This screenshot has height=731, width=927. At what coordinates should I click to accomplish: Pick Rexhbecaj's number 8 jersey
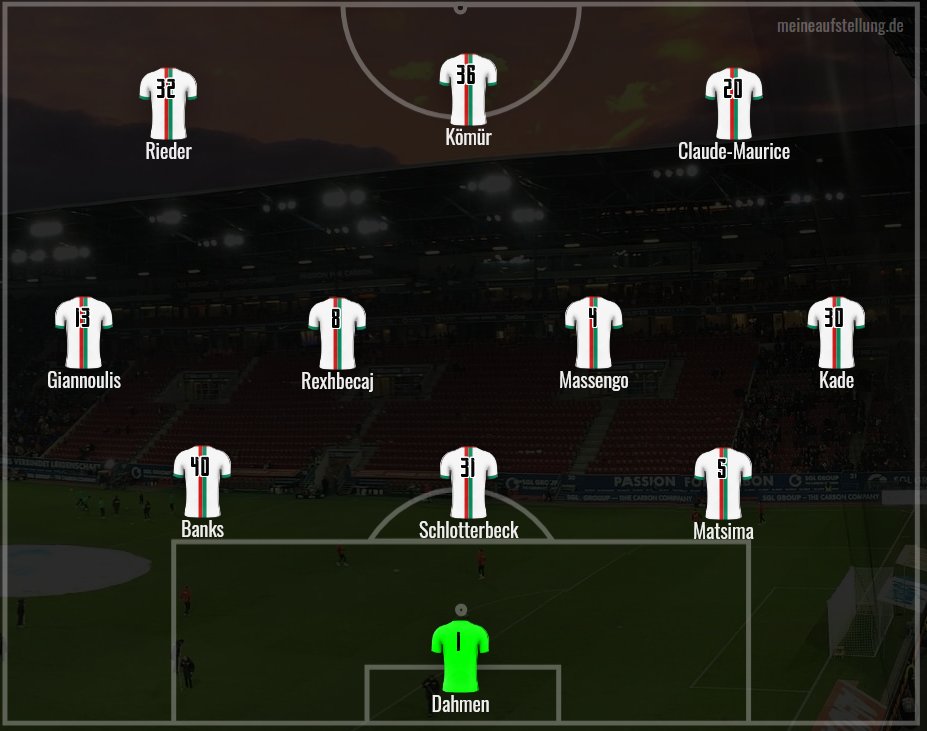click(x=337, y=332)
